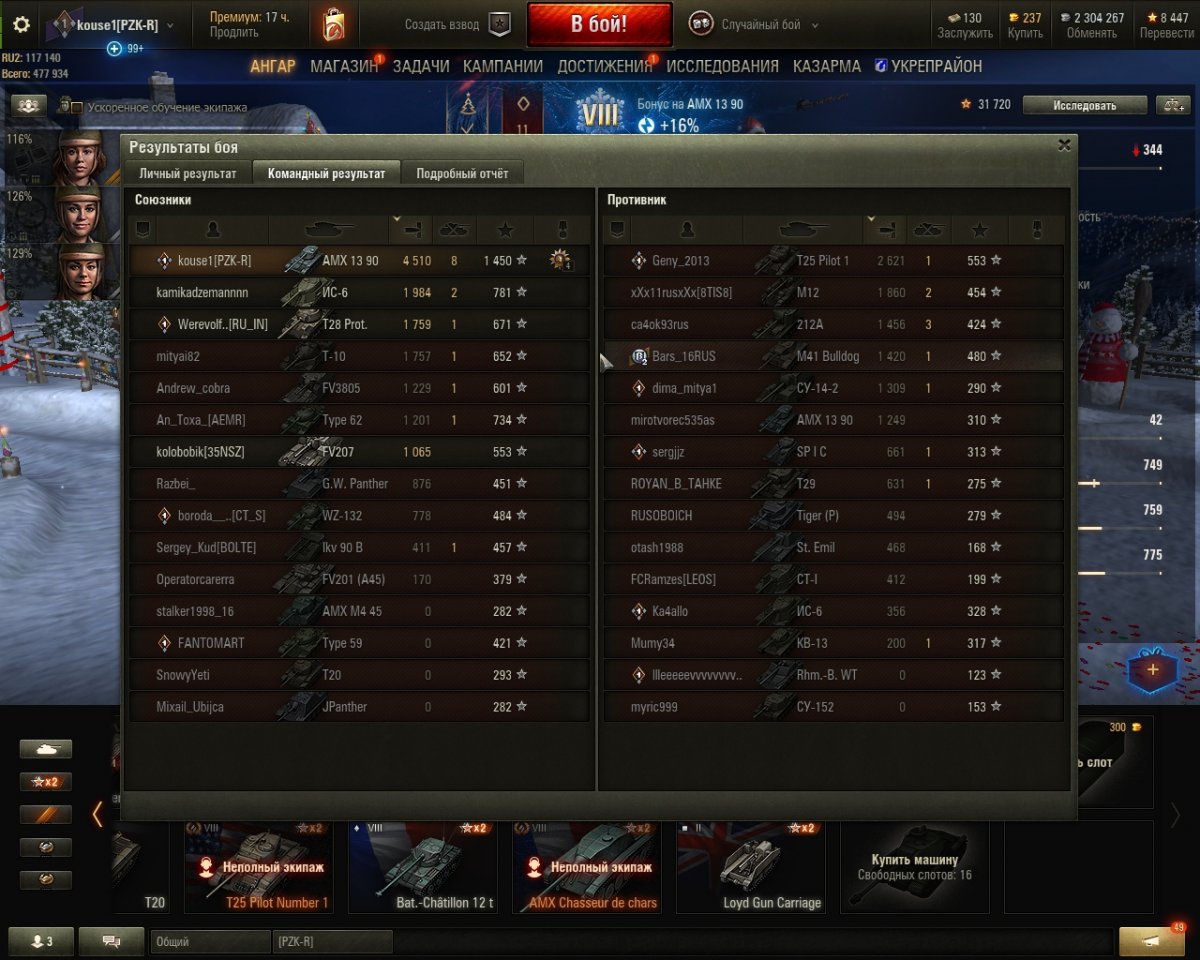Click the Исследовать button

pyautogui.click(x=1083, y=105)
